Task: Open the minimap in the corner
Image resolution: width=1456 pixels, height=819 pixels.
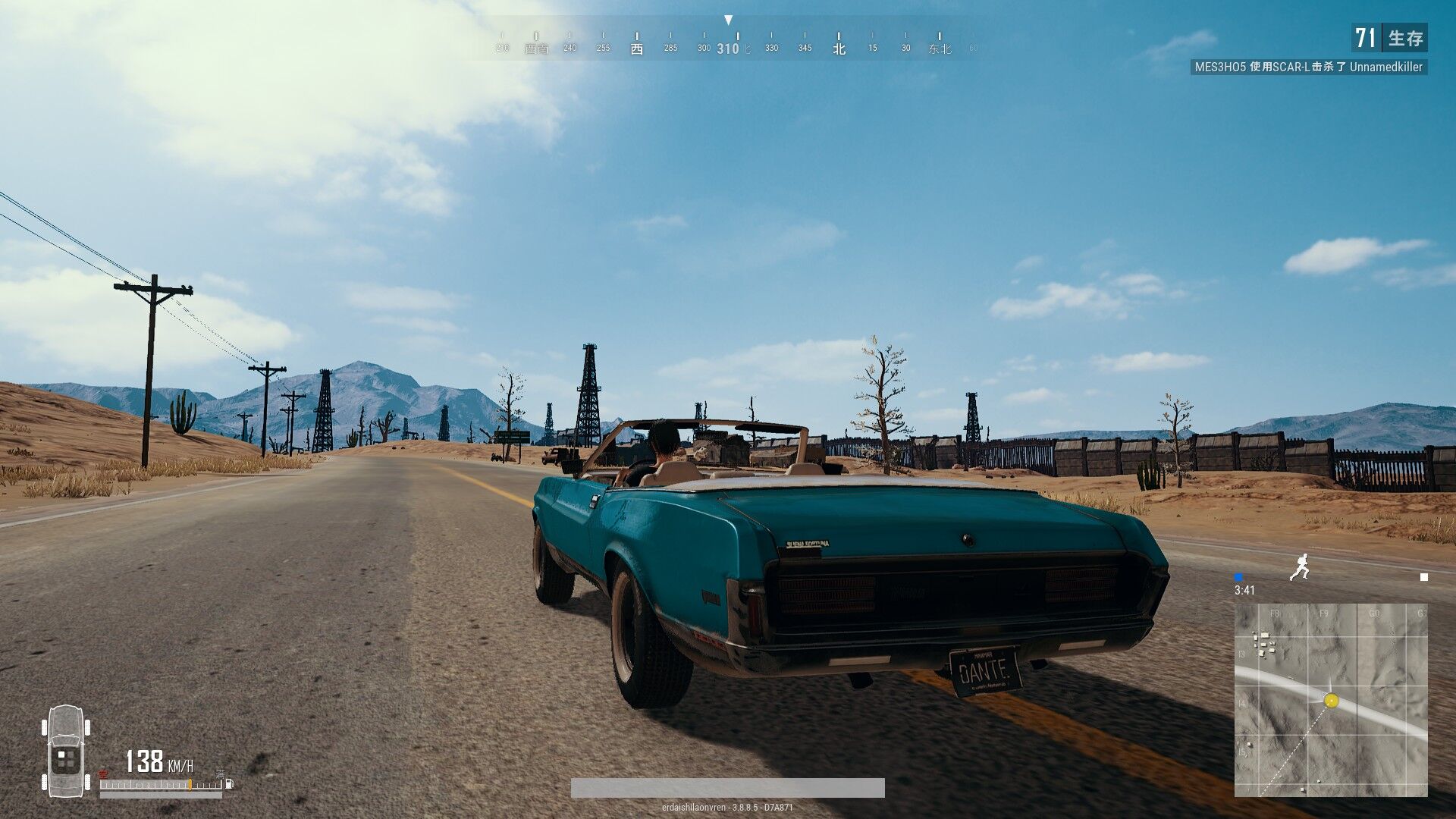Action: 1330,699
